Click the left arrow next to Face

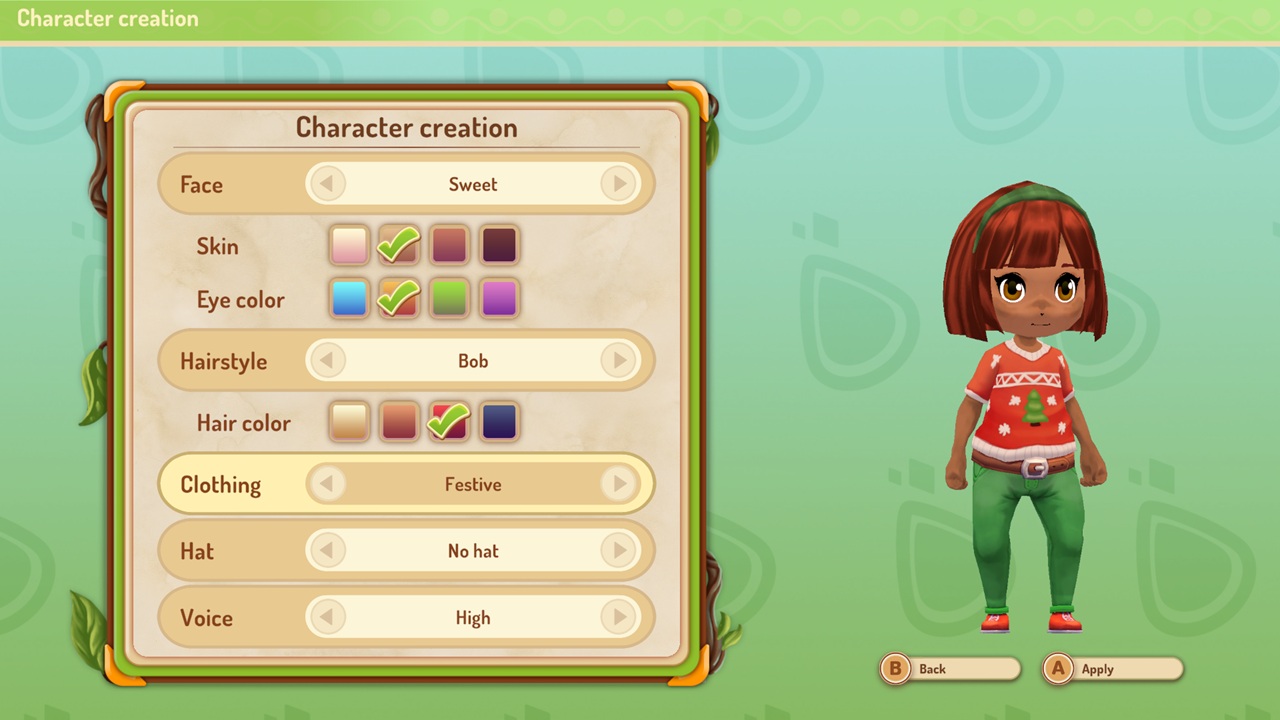click(328, 184)
